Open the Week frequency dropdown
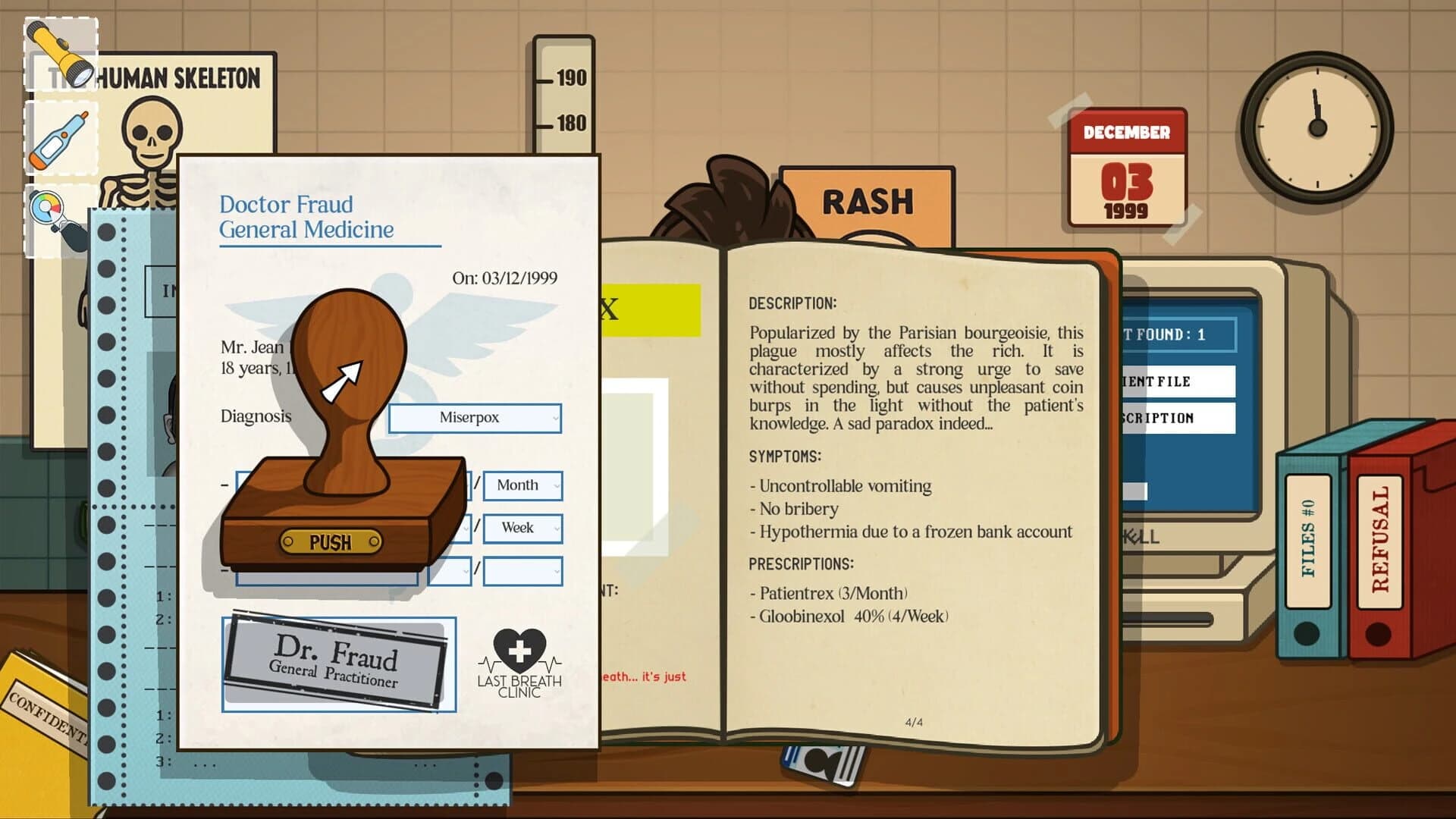 click(x=522, y=528)
